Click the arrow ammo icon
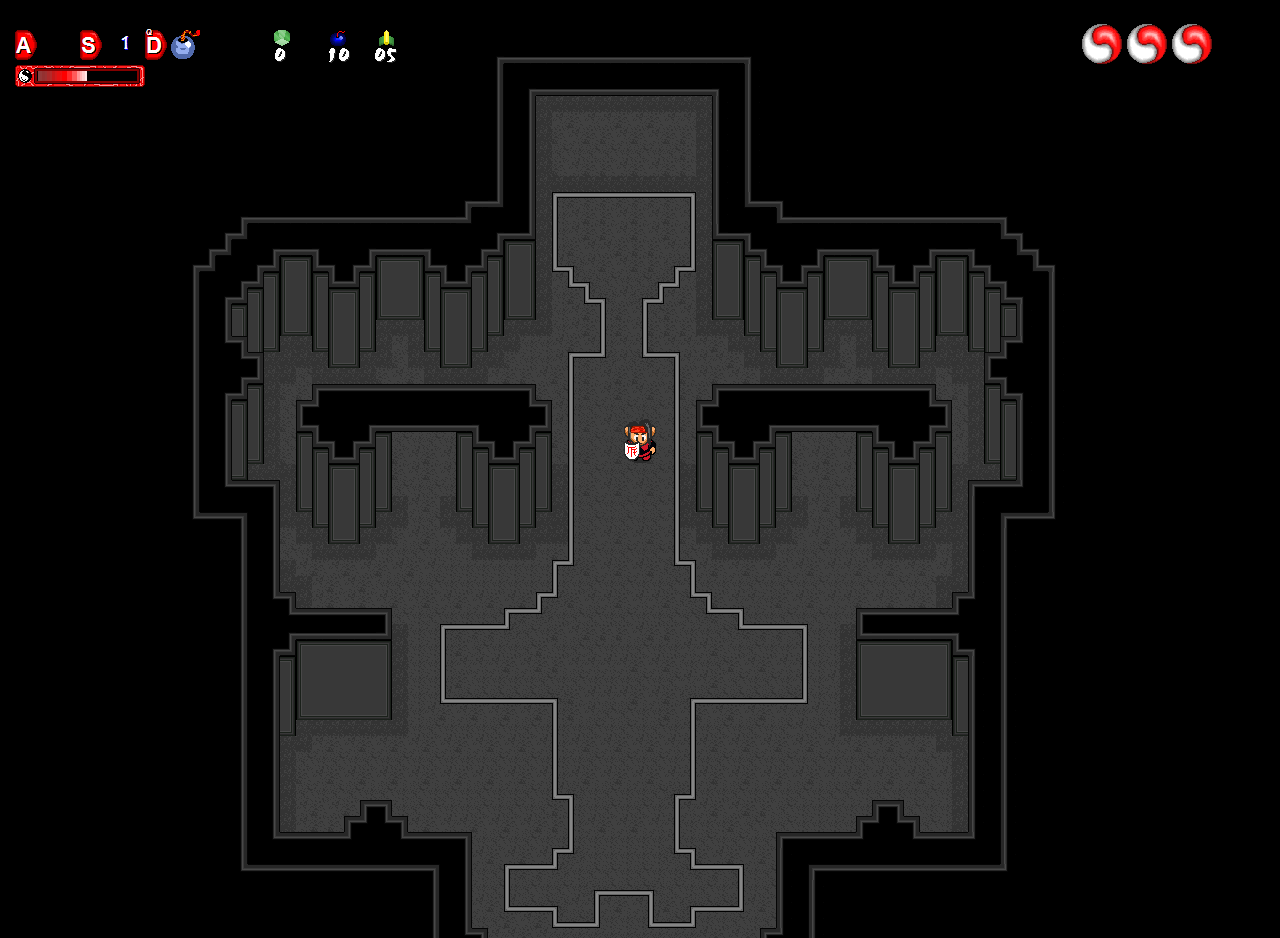The height and width of the screenshot is (938, 1280). pyautogui.click(x=386, y=38)
